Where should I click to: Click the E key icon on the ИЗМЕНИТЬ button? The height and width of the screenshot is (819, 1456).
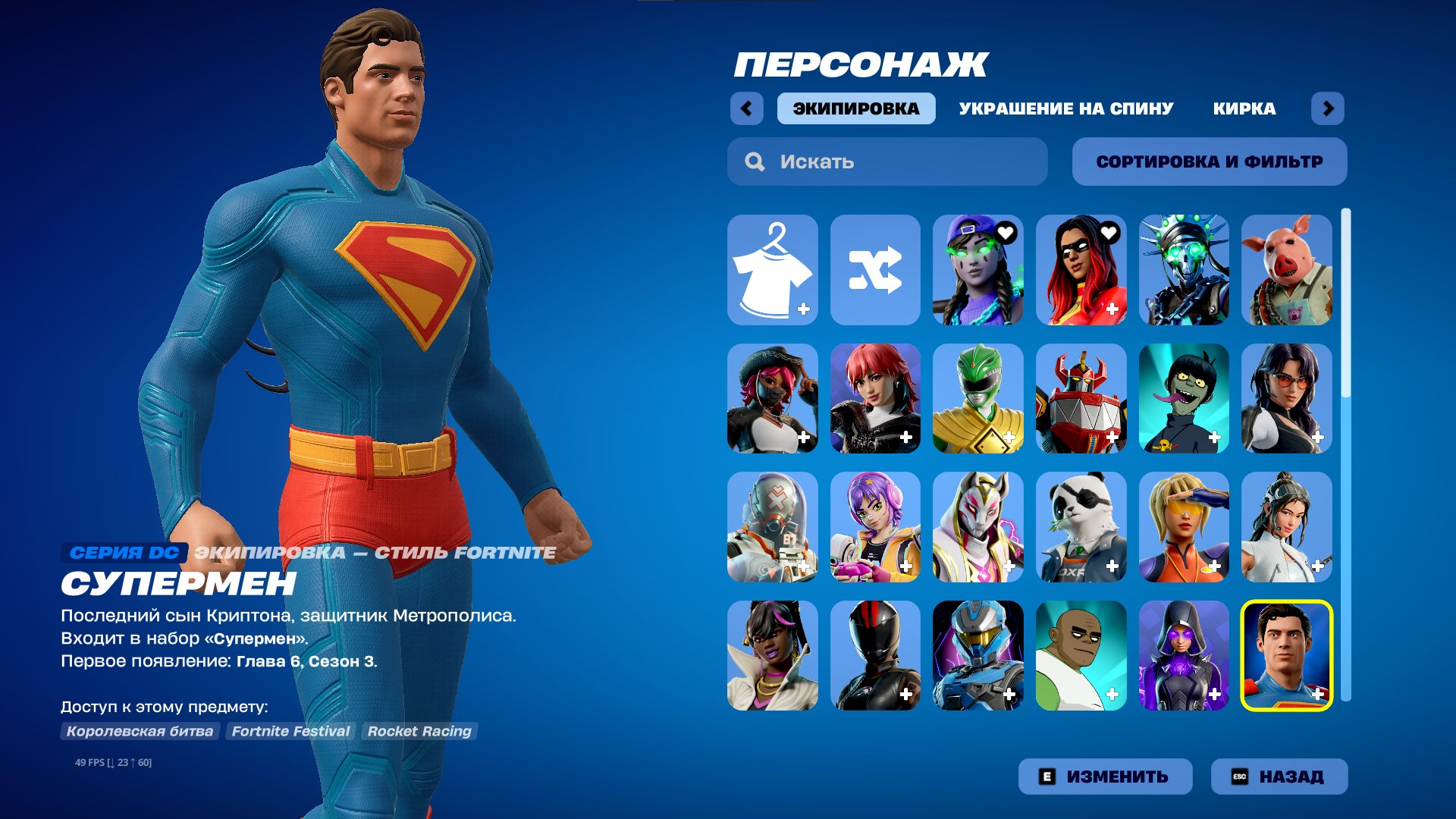click(1047, 776)
